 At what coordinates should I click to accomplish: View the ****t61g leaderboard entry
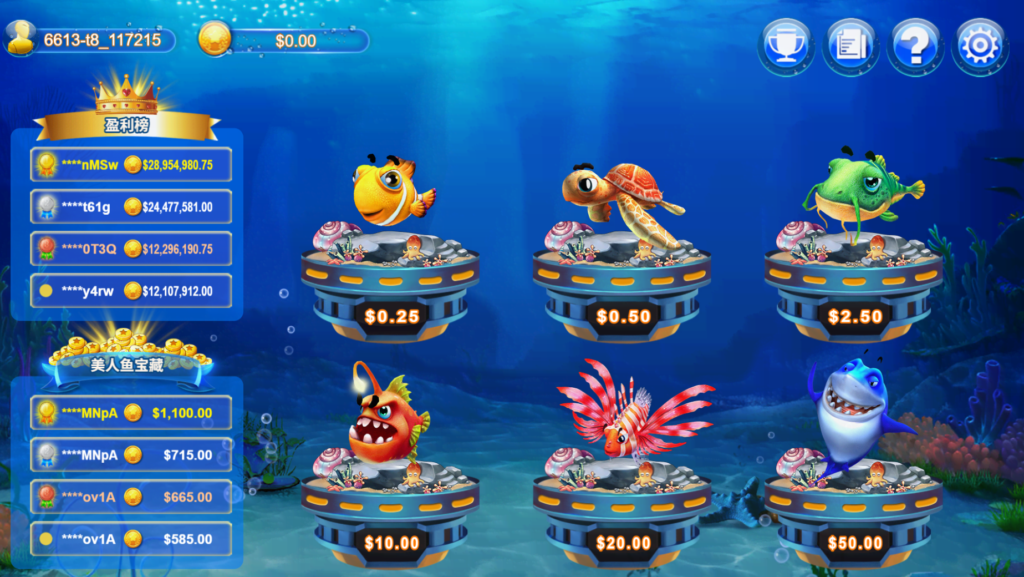(x=131, y=207)
